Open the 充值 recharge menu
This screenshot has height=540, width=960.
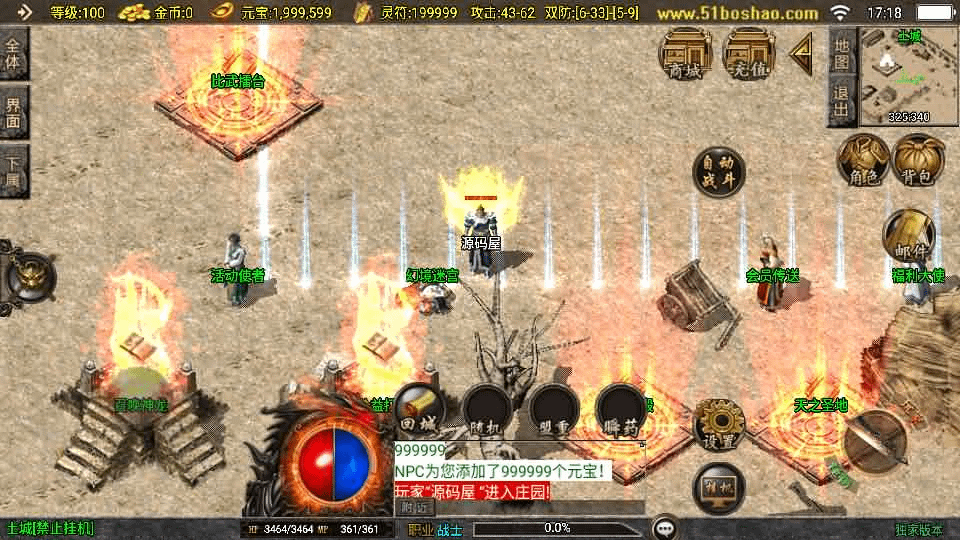click(749, 53)
